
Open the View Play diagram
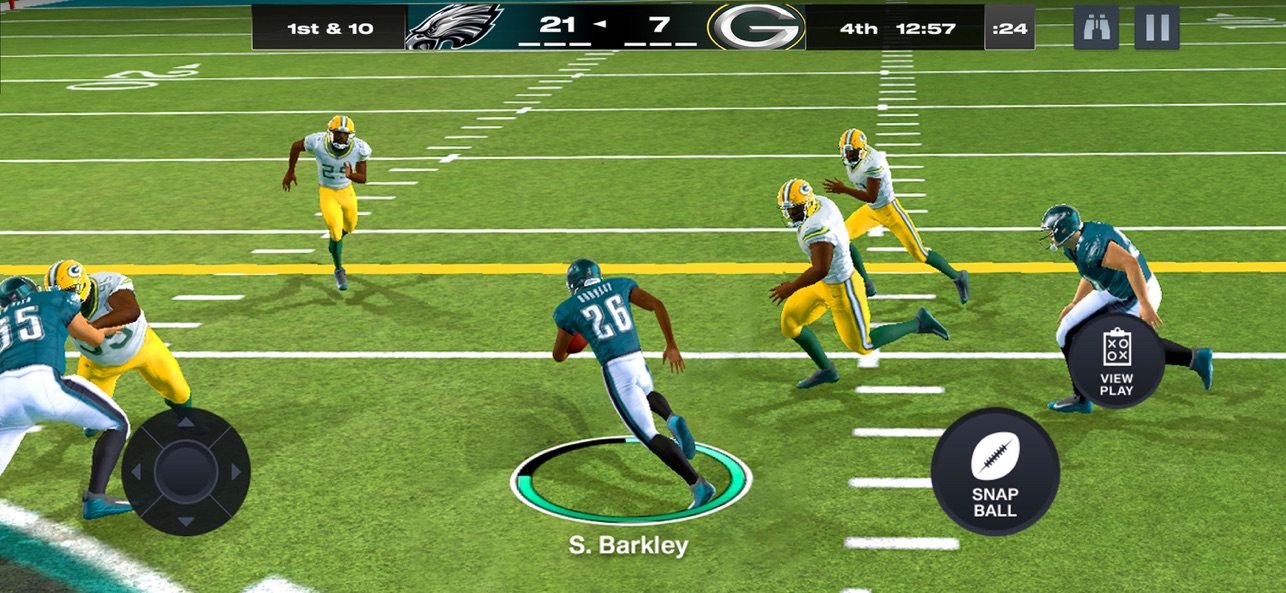tap(1116, 360)
